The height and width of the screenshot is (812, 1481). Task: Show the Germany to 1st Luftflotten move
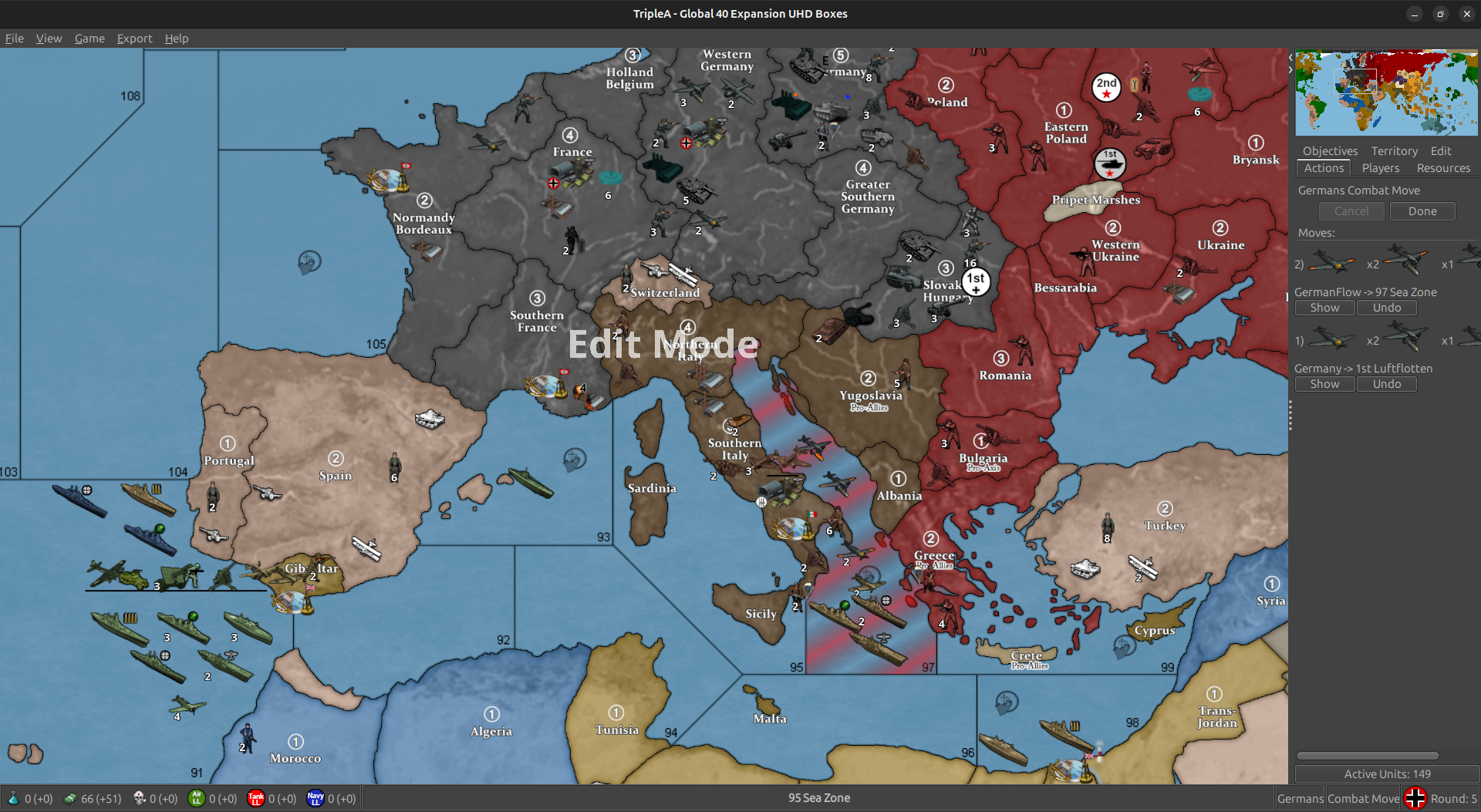click(1324, 384)
